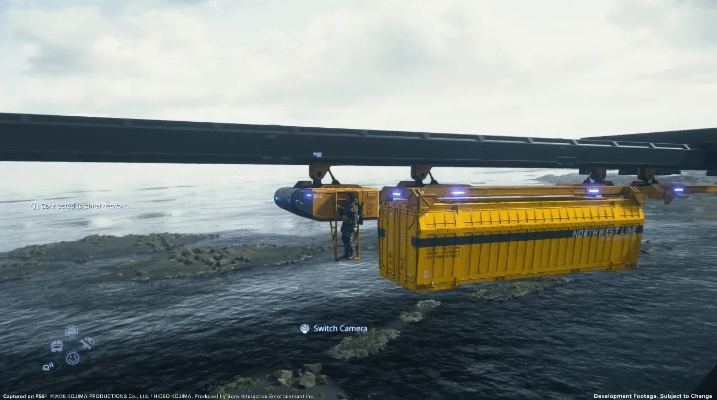Screen dimensions: 717x400
Task: Open the hexagonal cargo box icon
Action: coord(72,330)
